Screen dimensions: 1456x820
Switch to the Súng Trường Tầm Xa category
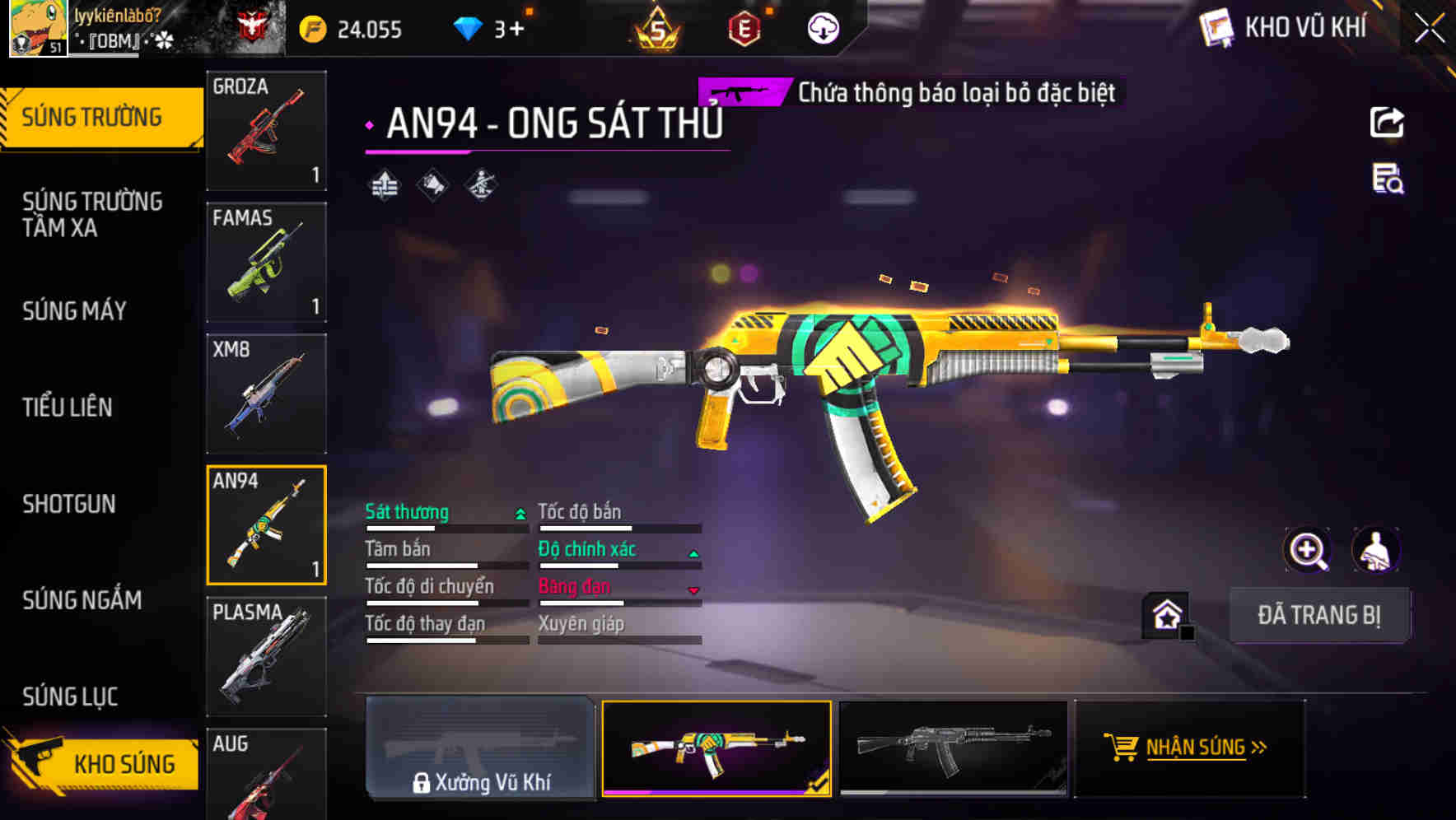[x=92, y=214]
